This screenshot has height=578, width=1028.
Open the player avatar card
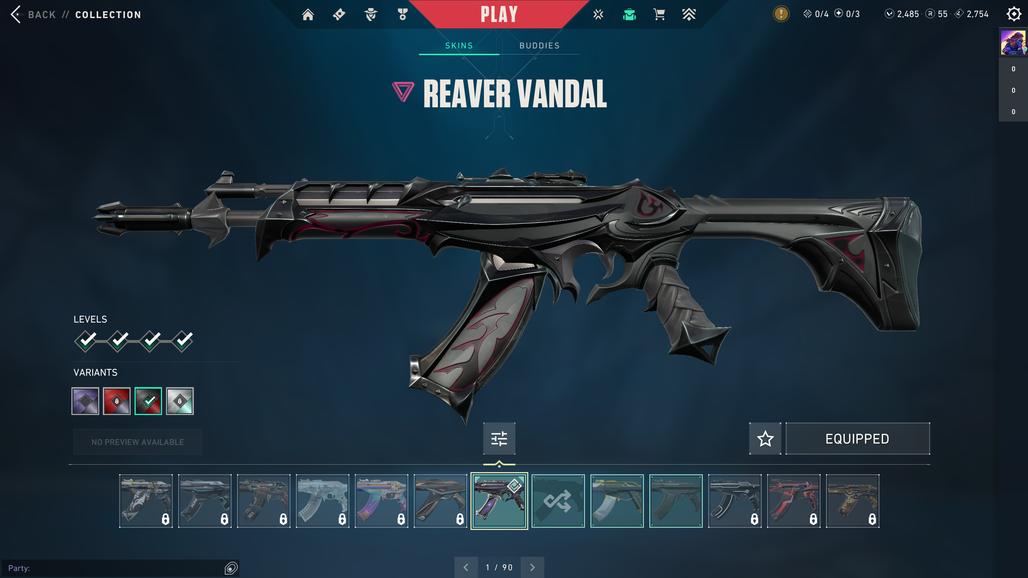[1013, 42]
